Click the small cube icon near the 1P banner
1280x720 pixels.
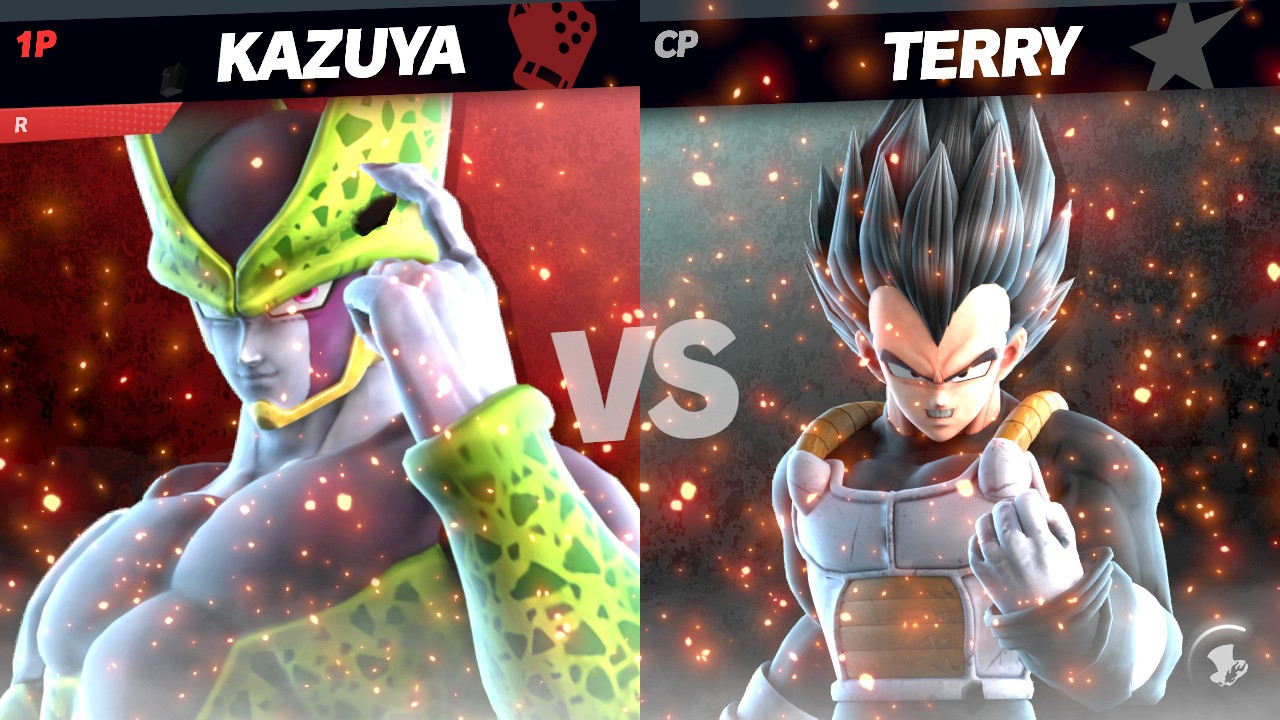click(x=173, y=78)
